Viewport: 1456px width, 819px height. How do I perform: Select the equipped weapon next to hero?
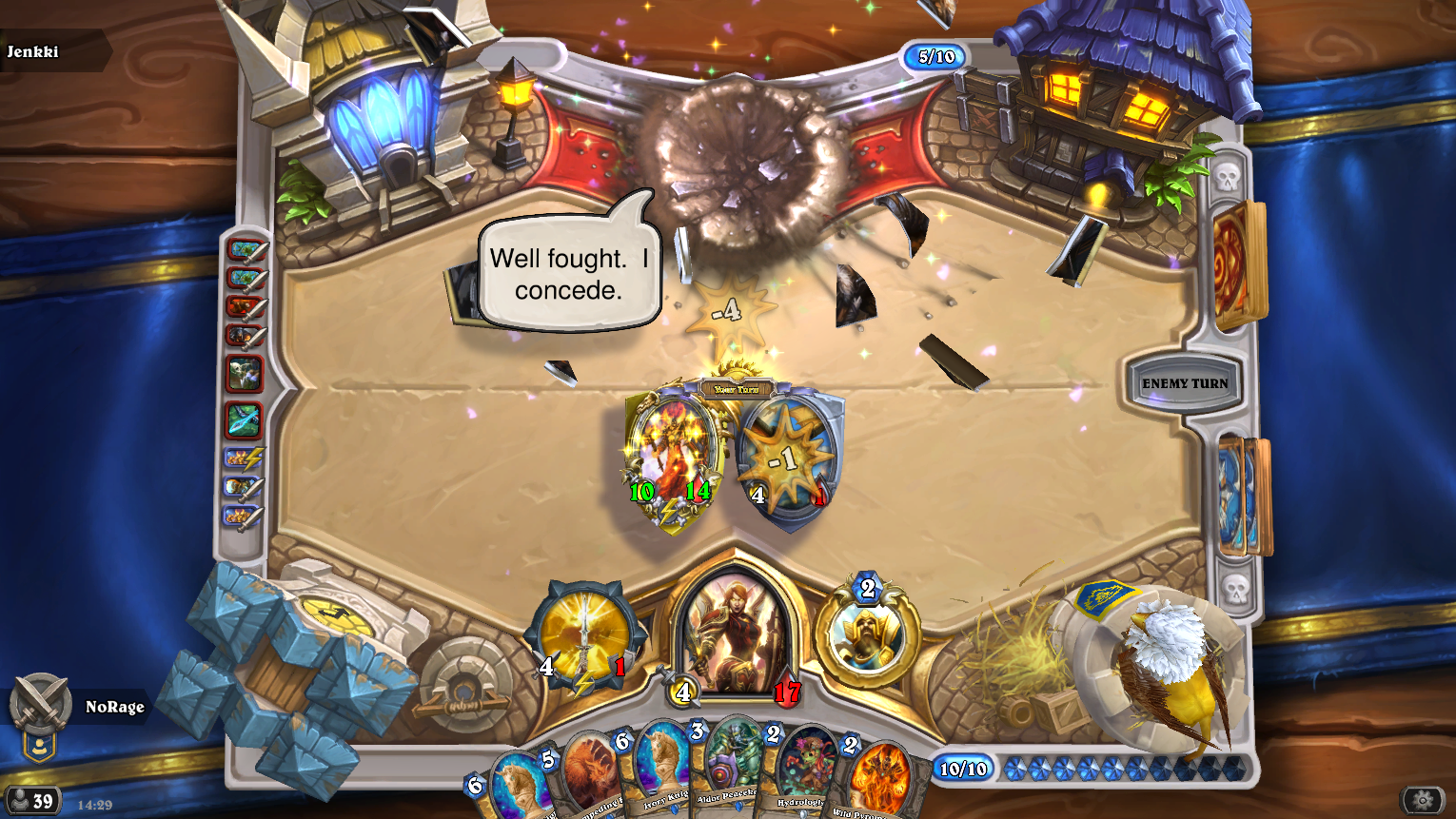(x=583, y=637)
